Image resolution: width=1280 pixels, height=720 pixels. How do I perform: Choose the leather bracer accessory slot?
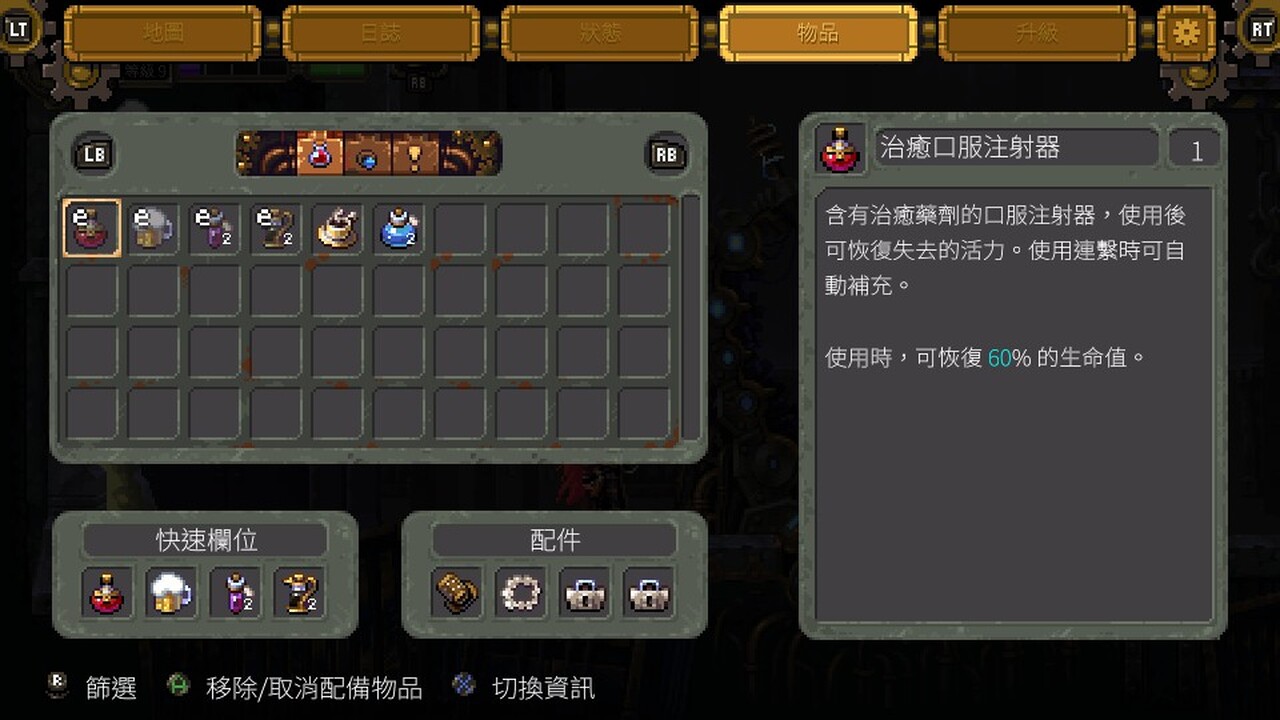pos(457,592)
